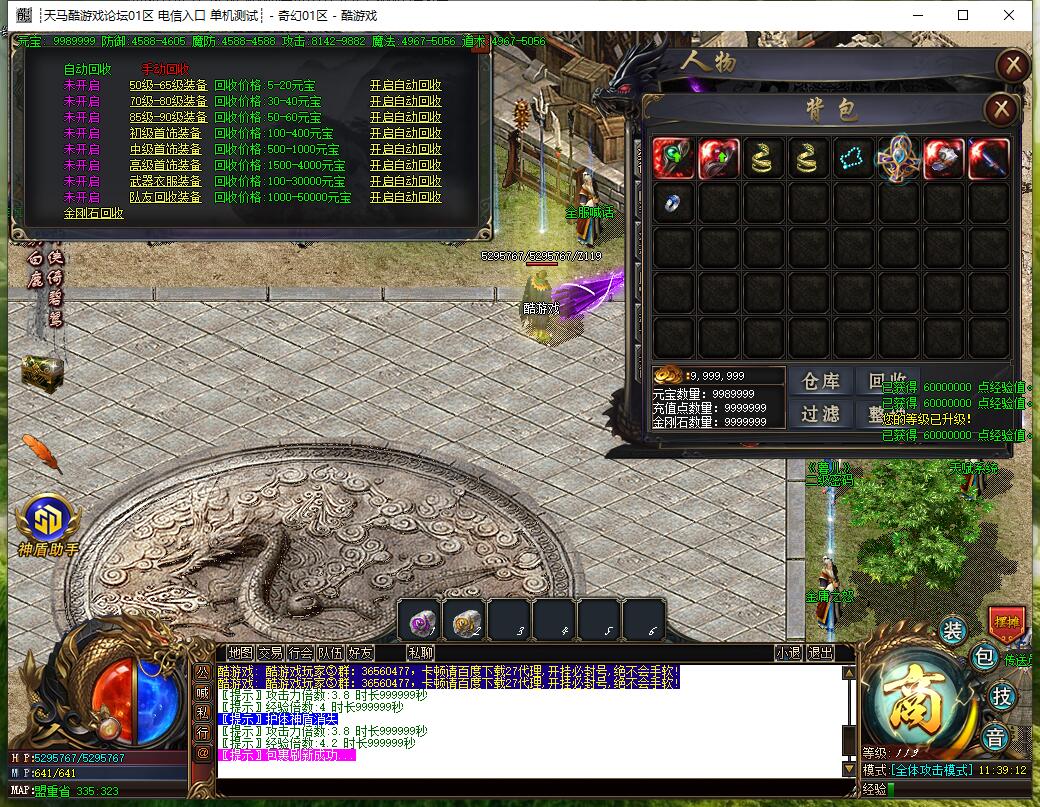The height and width of the screenshot is (807, 1040).
Task: Maximize the game window
Action: (x=963, y=15)
